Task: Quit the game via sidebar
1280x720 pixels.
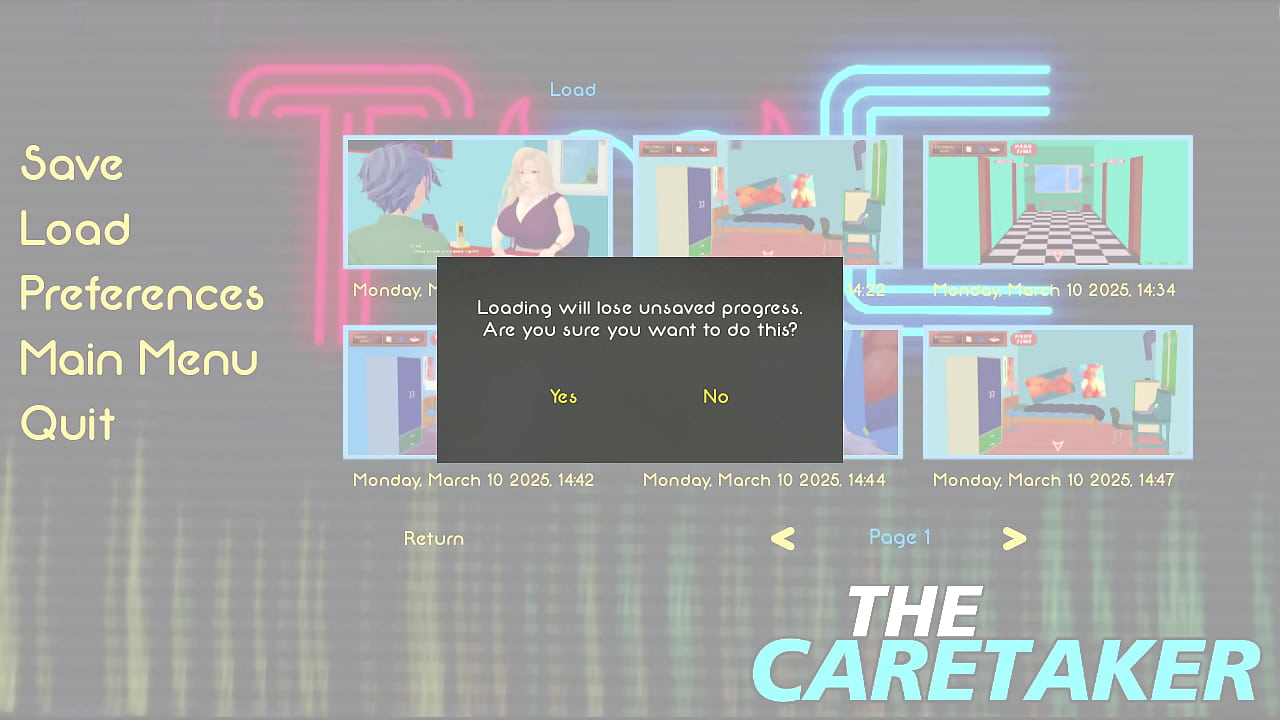Action: 66,422
